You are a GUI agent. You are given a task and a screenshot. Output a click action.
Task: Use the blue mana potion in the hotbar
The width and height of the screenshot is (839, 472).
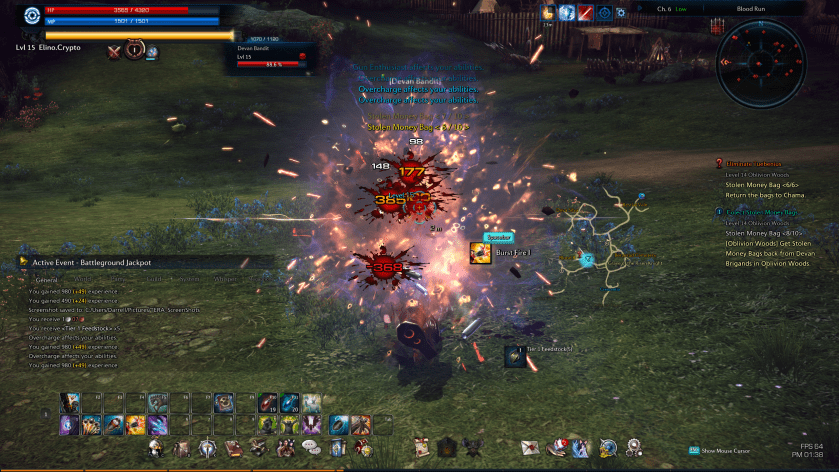[x=290, y=403]
